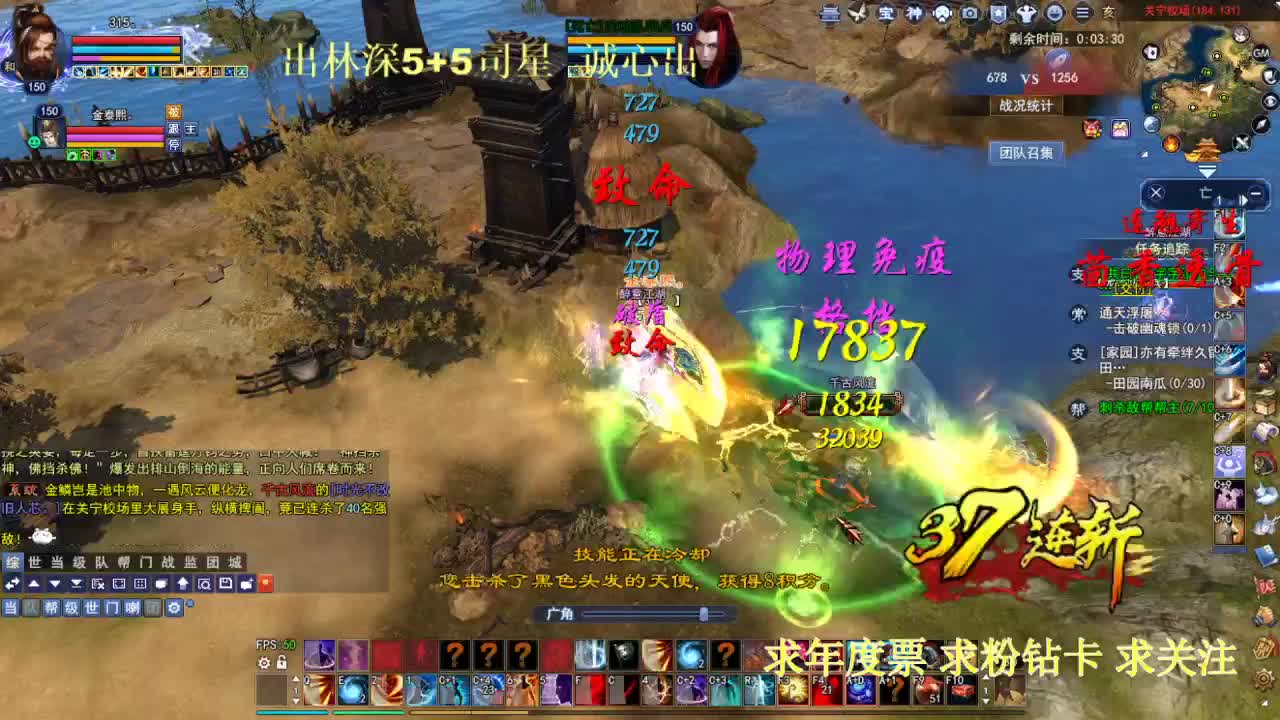Switch to the 世 chat channel tab

pyautogui.click(x=35, y=561)
